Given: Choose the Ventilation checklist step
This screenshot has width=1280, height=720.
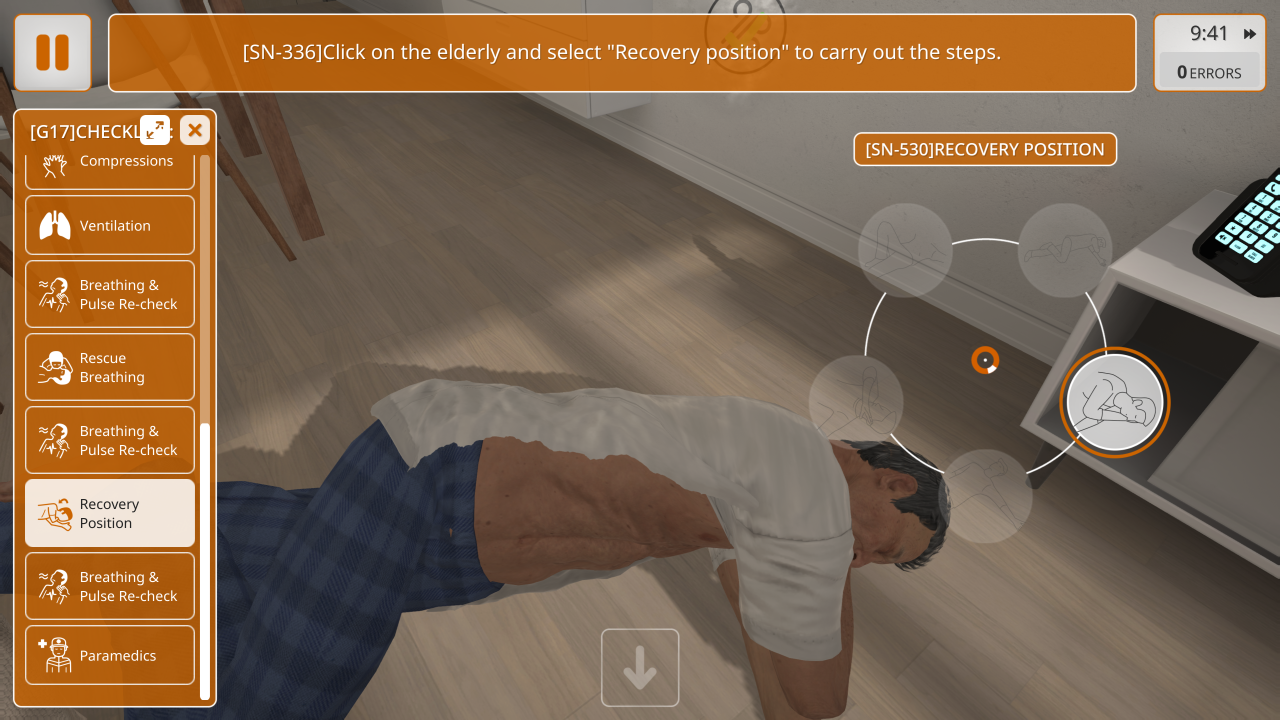Looking at the screenshot, I should pyautogui.click(x=110, y=226).
